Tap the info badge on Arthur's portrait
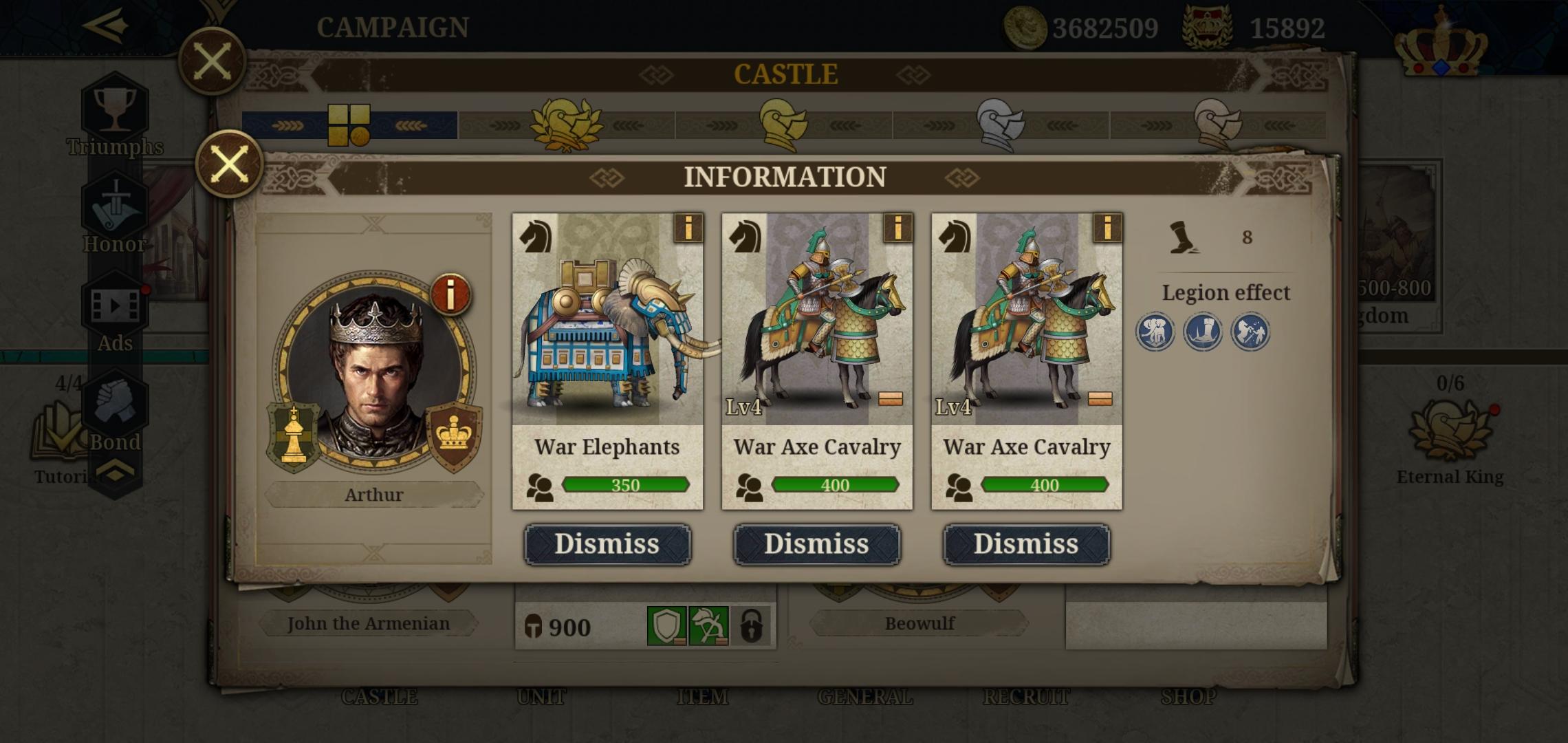 450,294
